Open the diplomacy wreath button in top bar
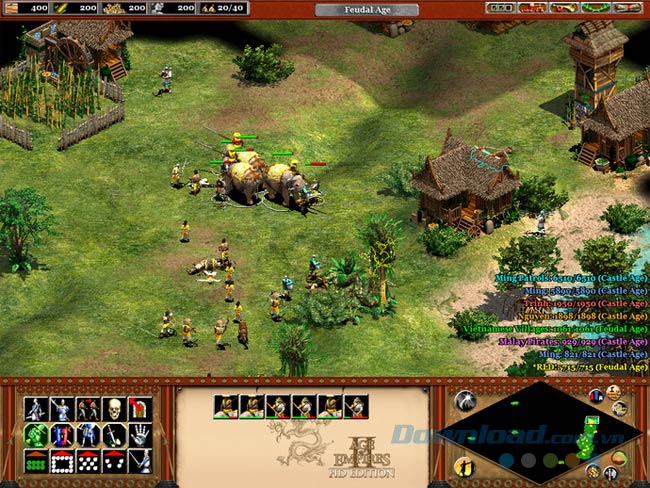Image resolution: width=650 pixels, height=488 pixels. pos(595,8)
